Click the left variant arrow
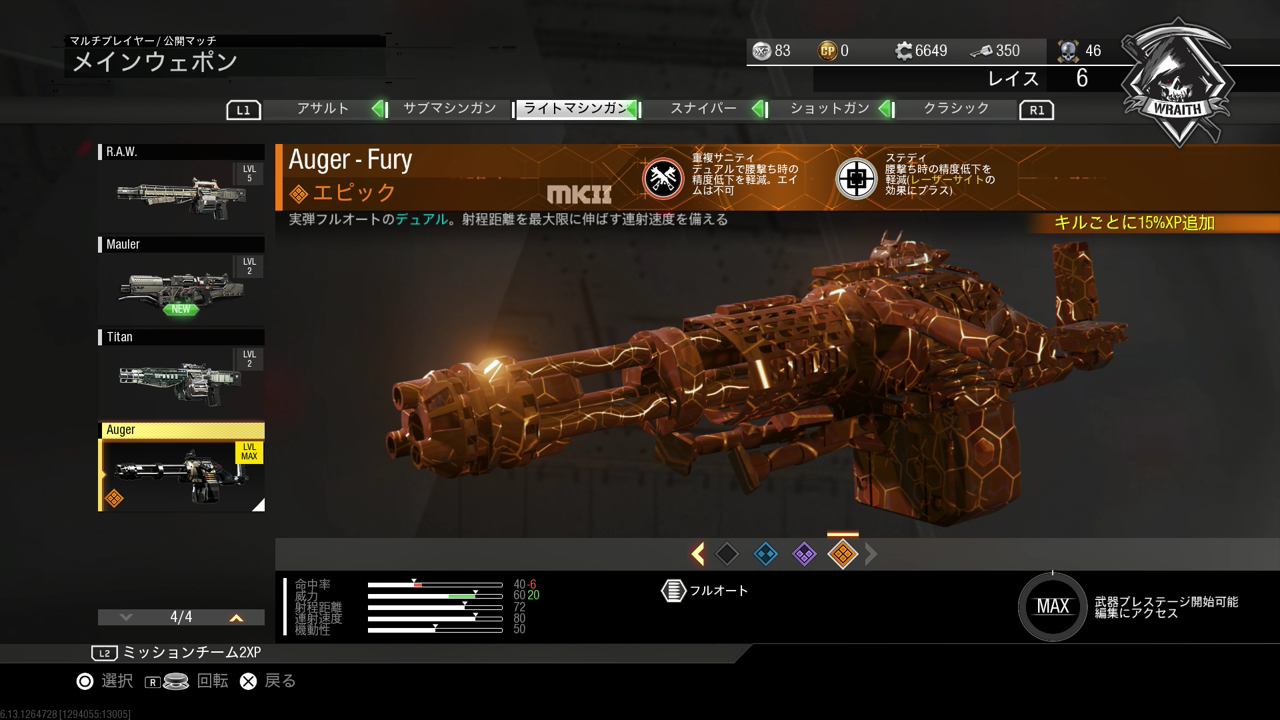The image size is (1280, 720). point(698,554)
